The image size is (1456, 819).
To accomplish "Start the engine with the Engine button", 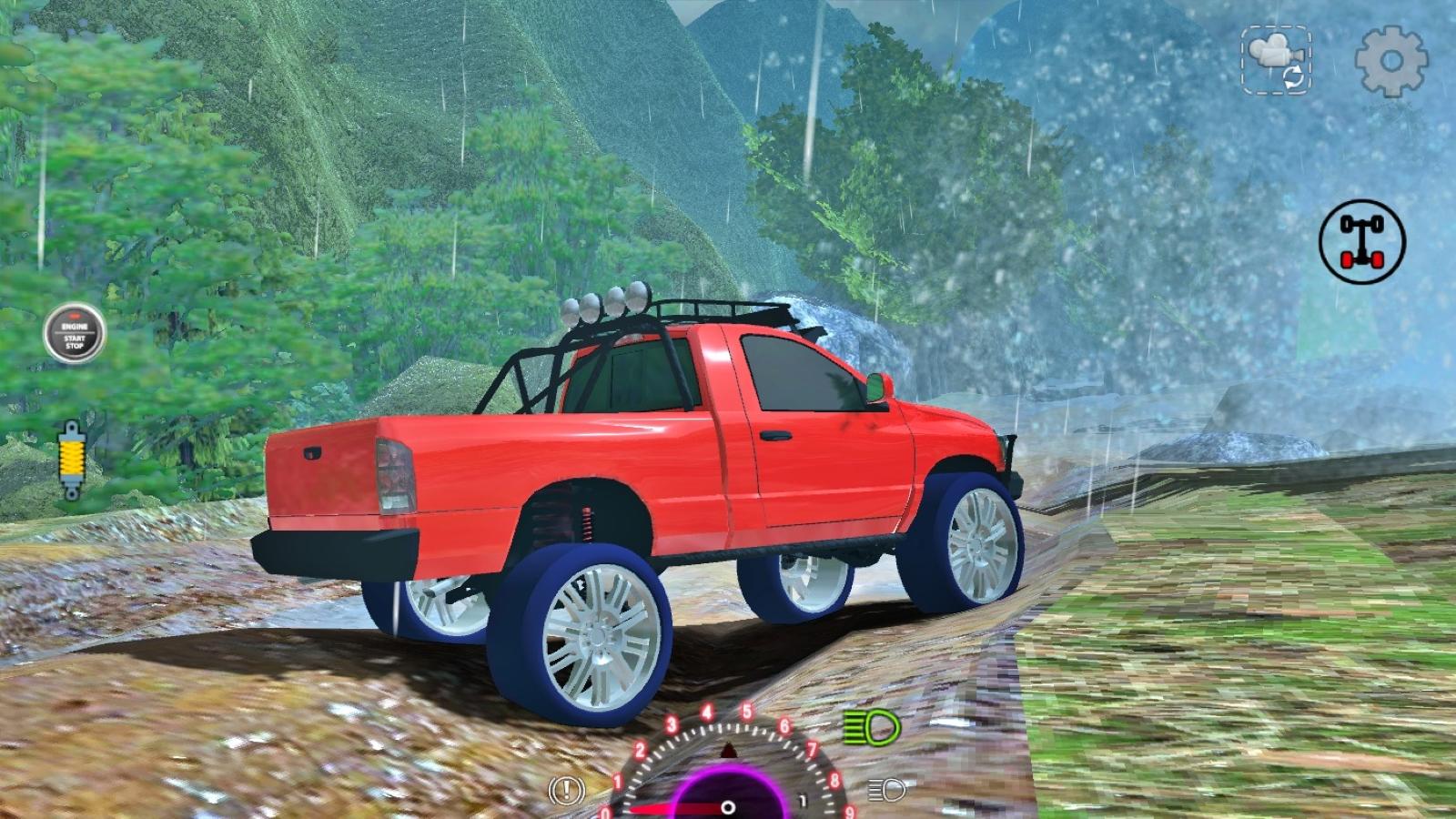I will tap(75, 334).
